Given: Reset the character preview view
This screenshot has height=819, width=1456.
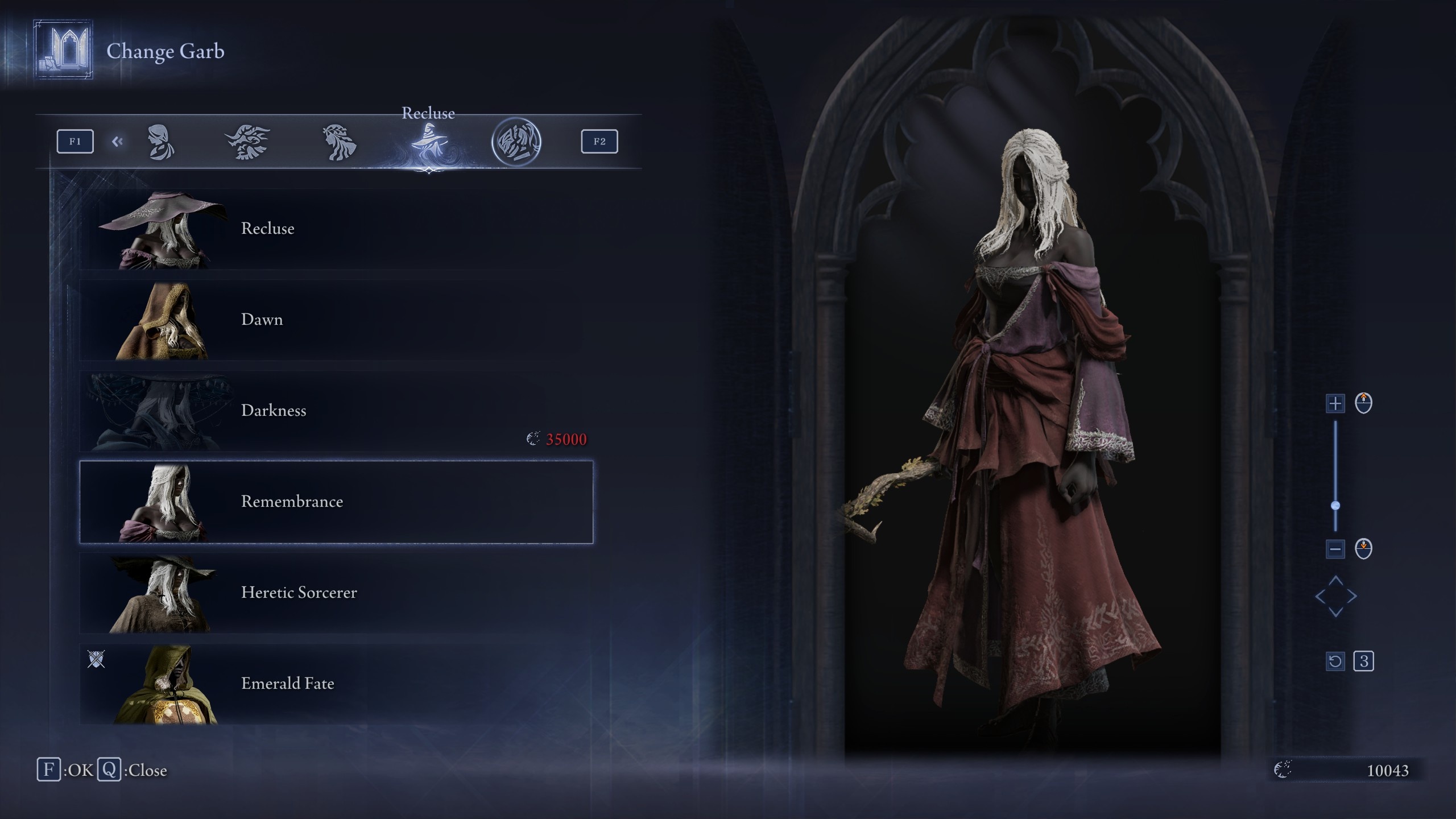Looking at the screenshot, I should 1335,661.
